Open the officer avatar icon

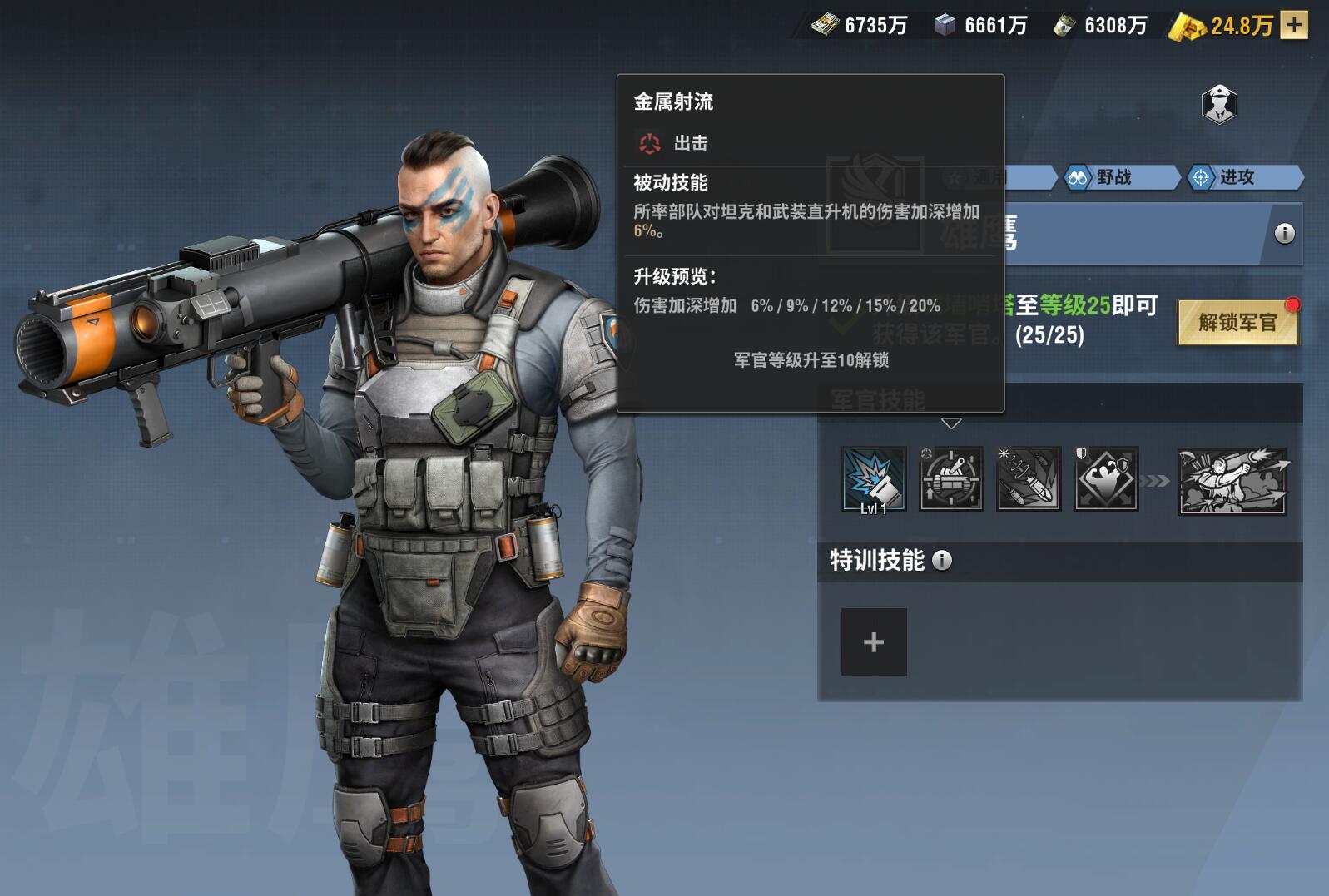[x=1219, y=105]
